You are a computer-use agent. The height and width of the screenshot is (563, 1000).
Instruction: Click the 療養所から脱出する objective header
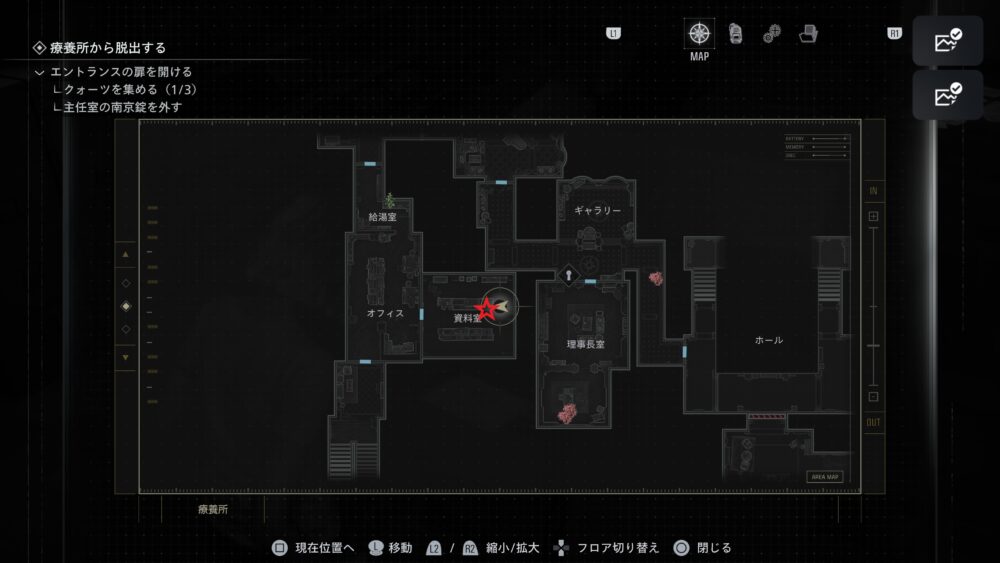tap(108, 47)
